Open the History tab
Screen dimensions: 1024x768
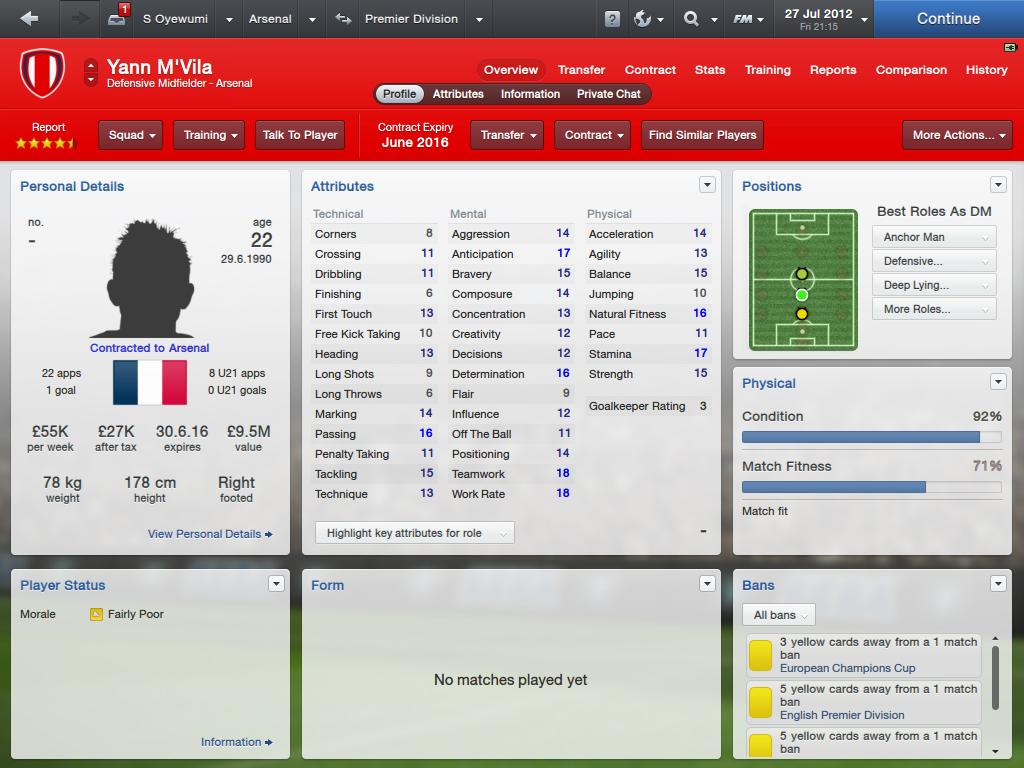pyautogui.click(x=986, y=70)
